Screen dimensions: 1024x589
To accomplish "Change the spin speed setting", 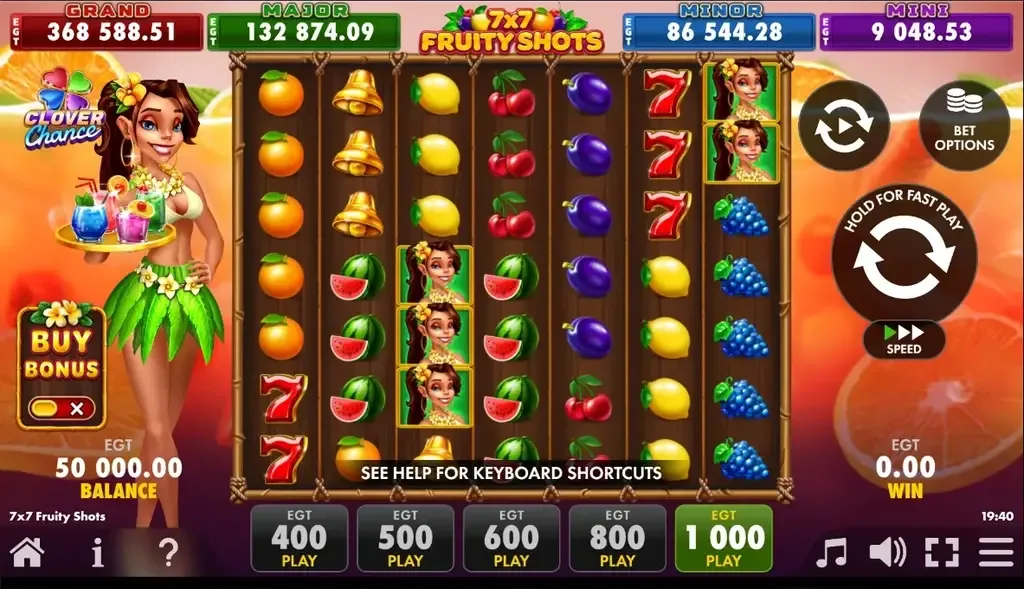I will point(904,340).
